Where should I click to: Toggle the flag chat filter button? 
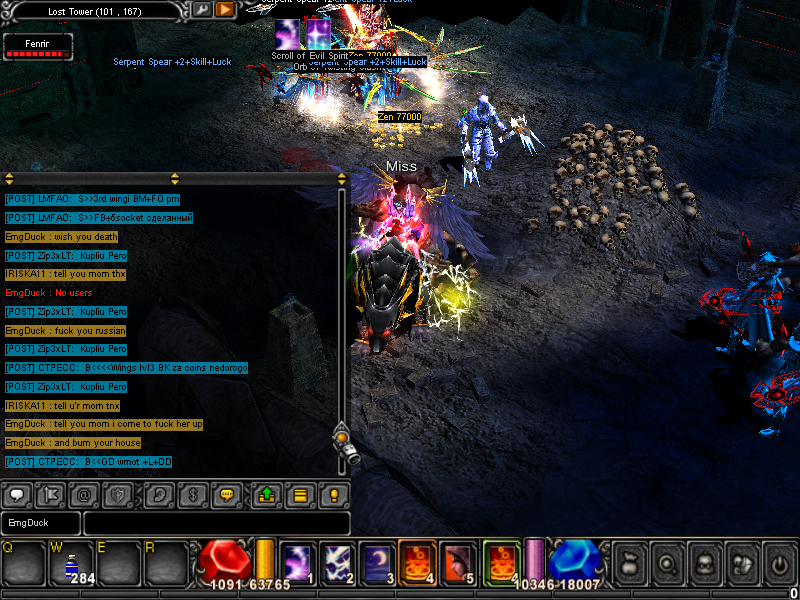50,494
